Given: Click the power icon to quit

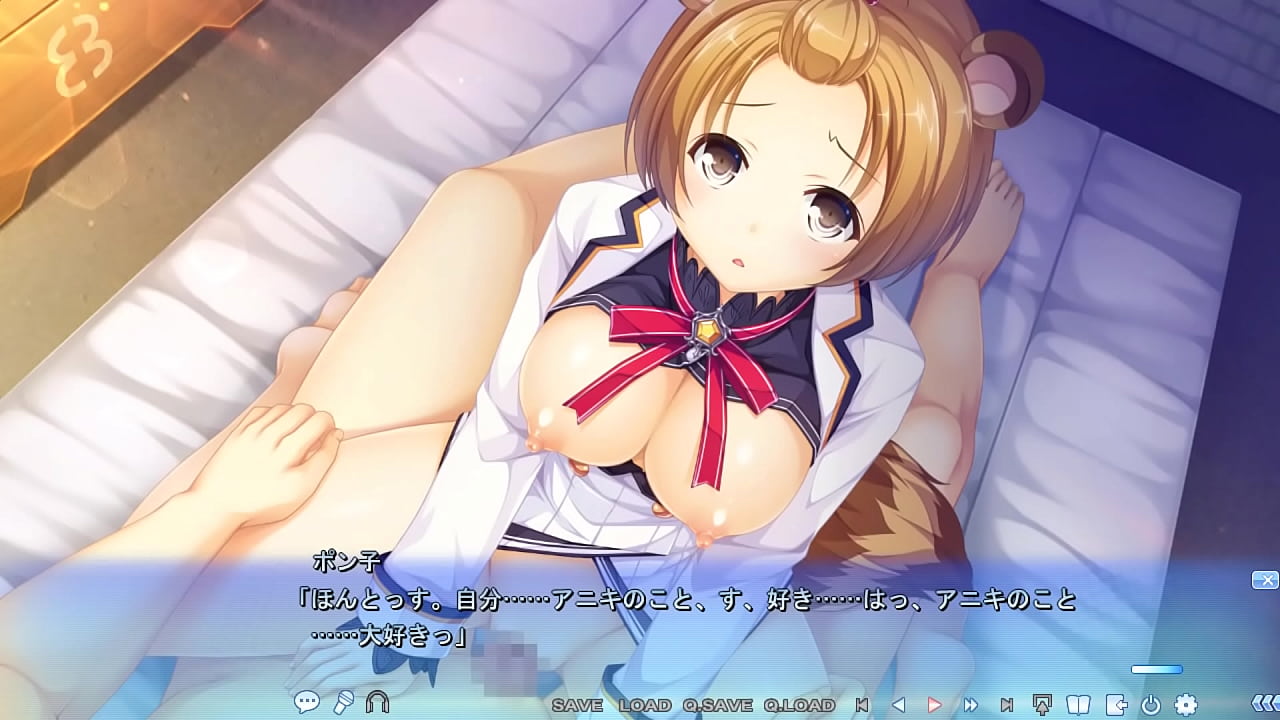Looking at the screenshot, I should (x=1150, y=704).
